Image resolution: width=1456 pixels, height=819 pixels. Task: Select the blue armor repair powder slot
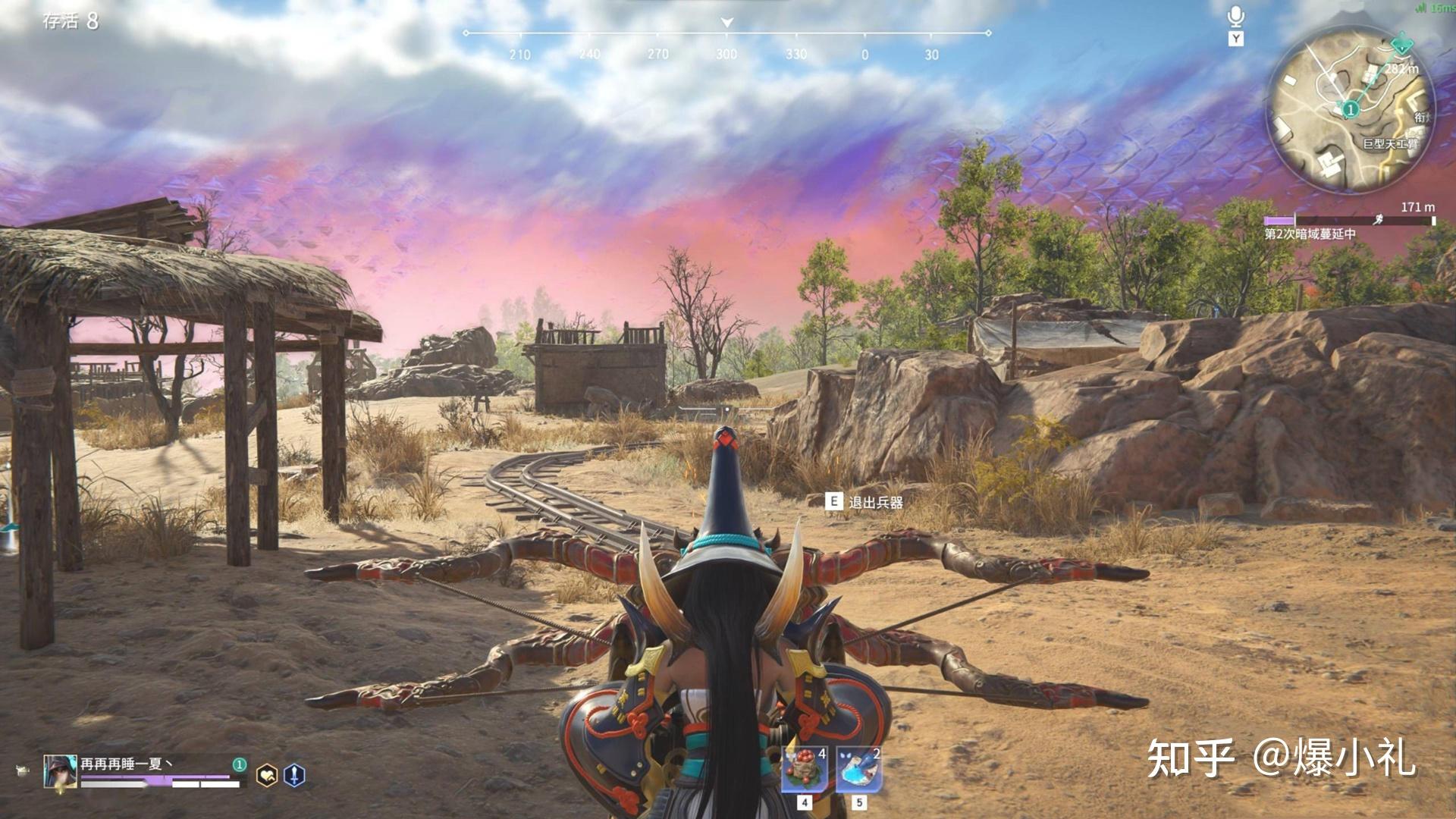(x=859, y=769)
